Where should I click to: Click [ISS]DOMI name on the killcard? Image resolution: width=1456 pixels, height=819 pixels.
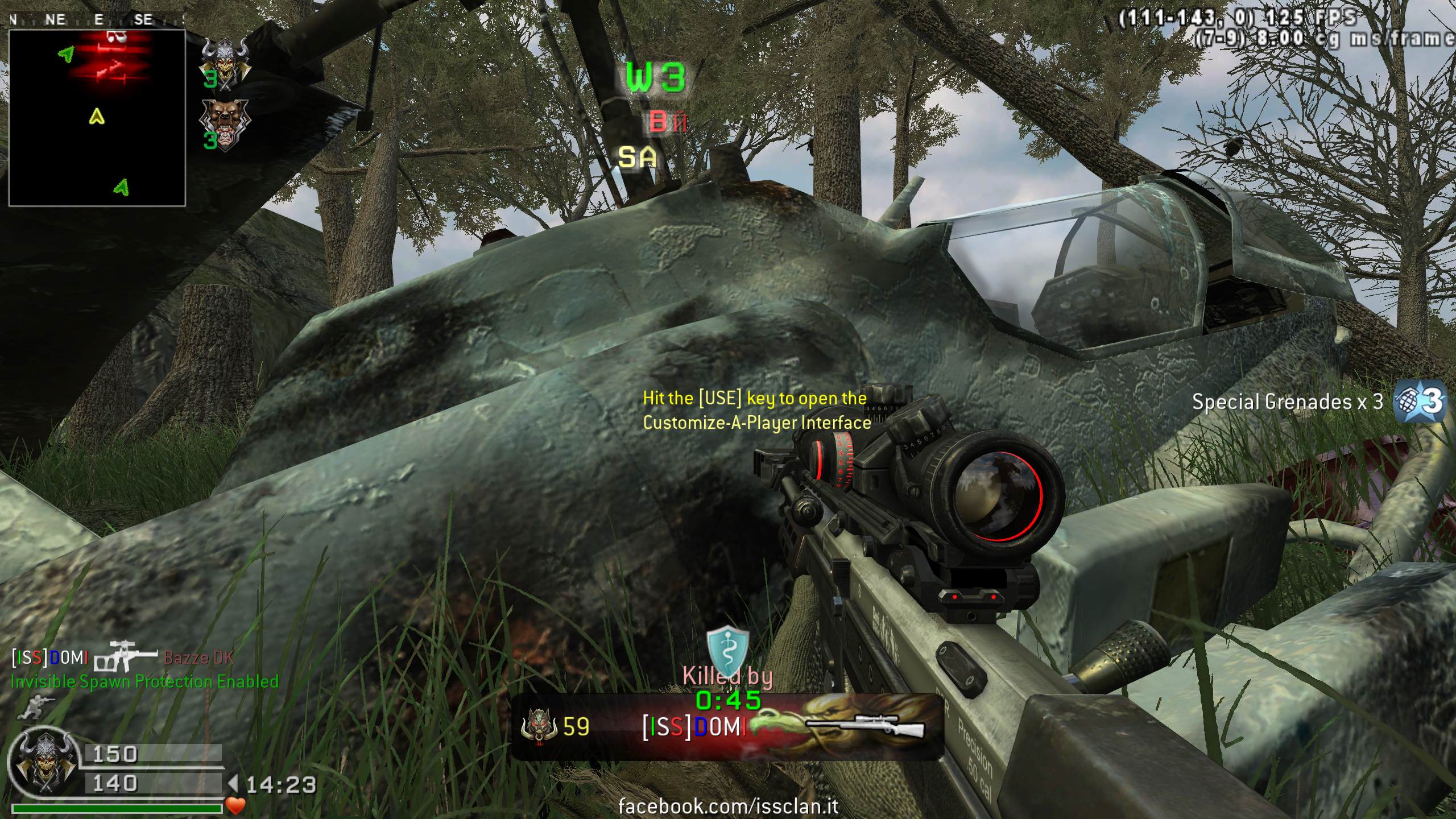pyautogui.click(x=694, y=727)
